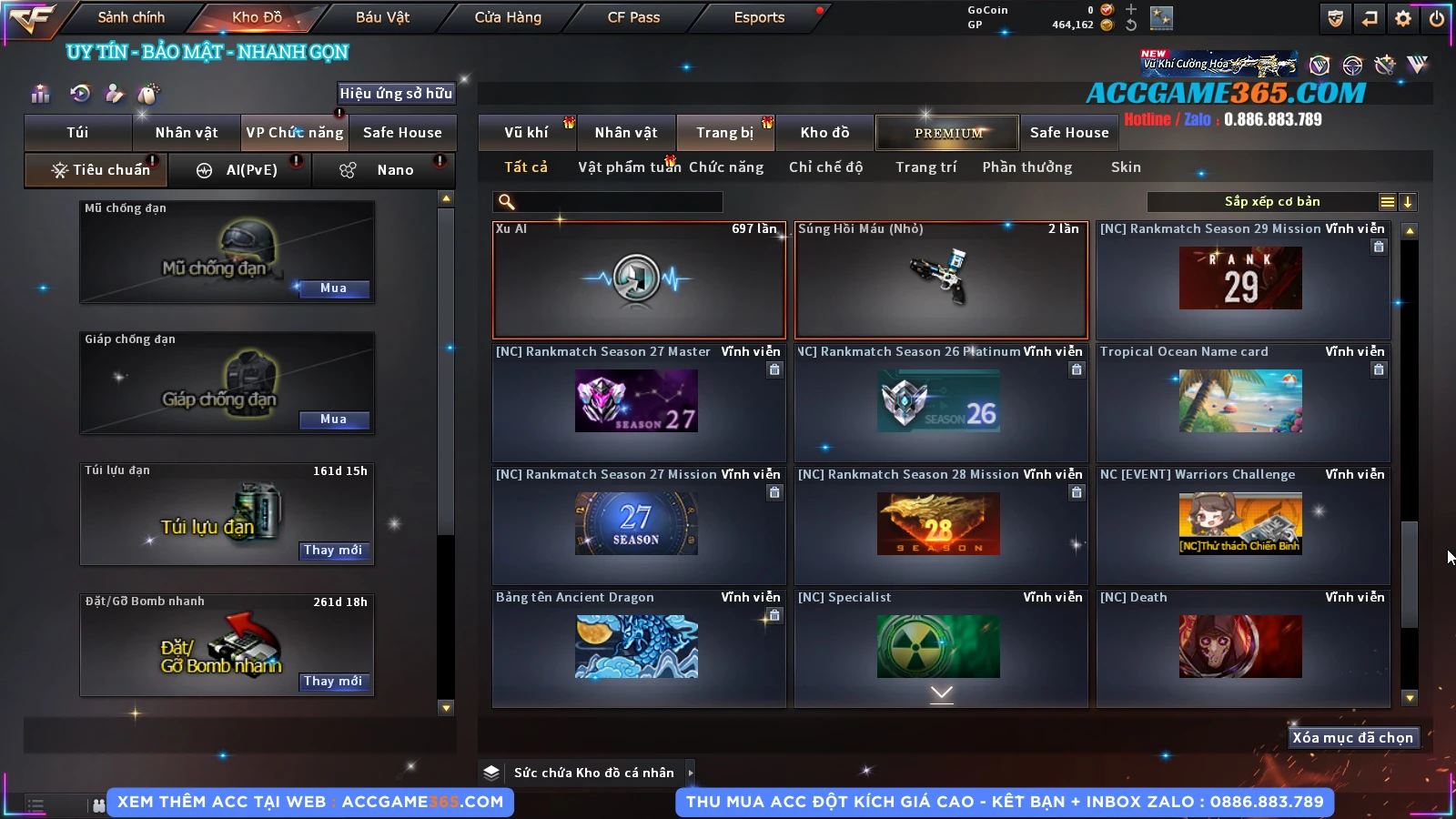Open the AI(PvE) sub-tab
Viewport: 1456px width, 819px height.
point(251,170)
